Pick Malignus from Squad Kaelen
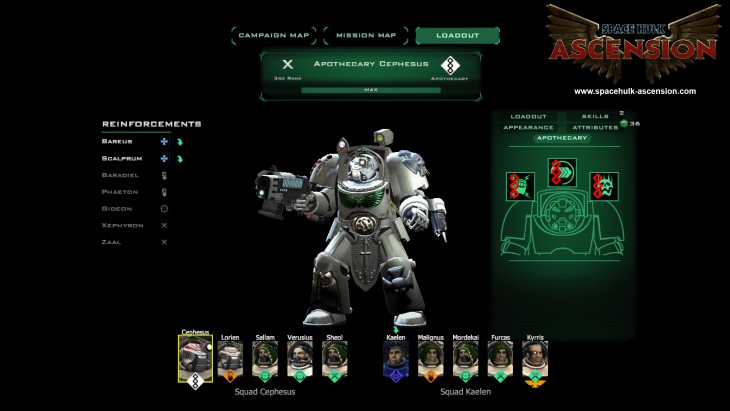The height and width of the screenshot is (411, 730). point(431,359)
